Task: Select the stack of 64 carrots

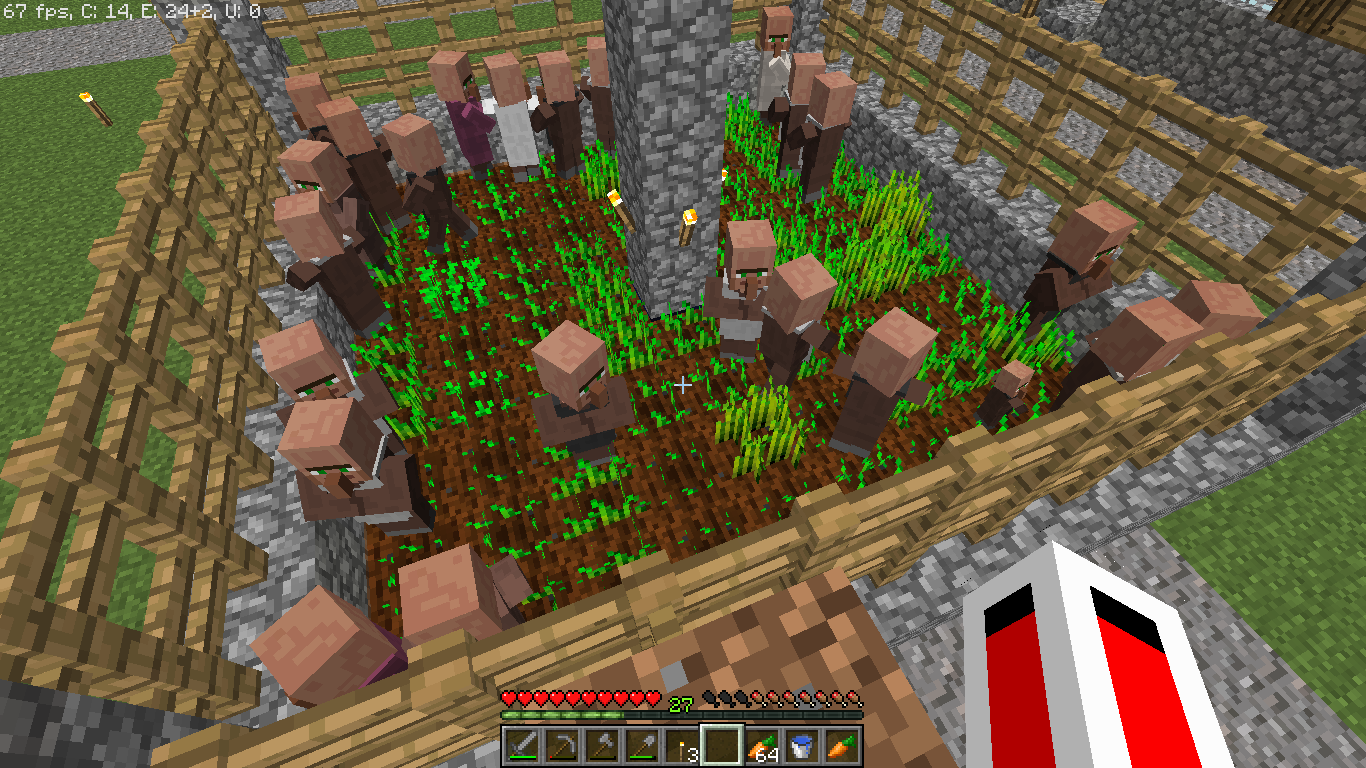Action: tap(762, 742)
